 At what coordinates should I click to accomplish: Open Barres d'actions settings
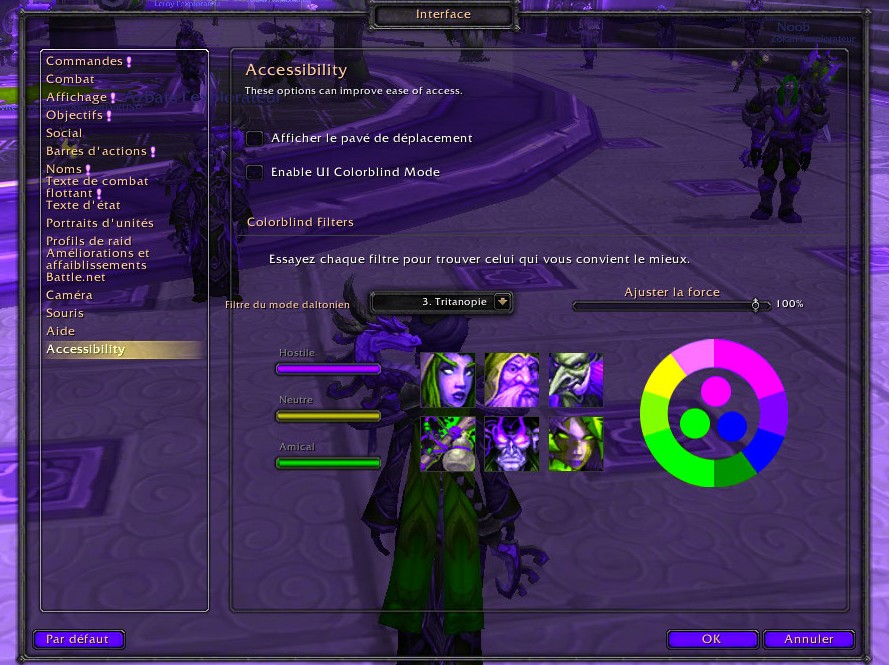(x=96, y=151)
